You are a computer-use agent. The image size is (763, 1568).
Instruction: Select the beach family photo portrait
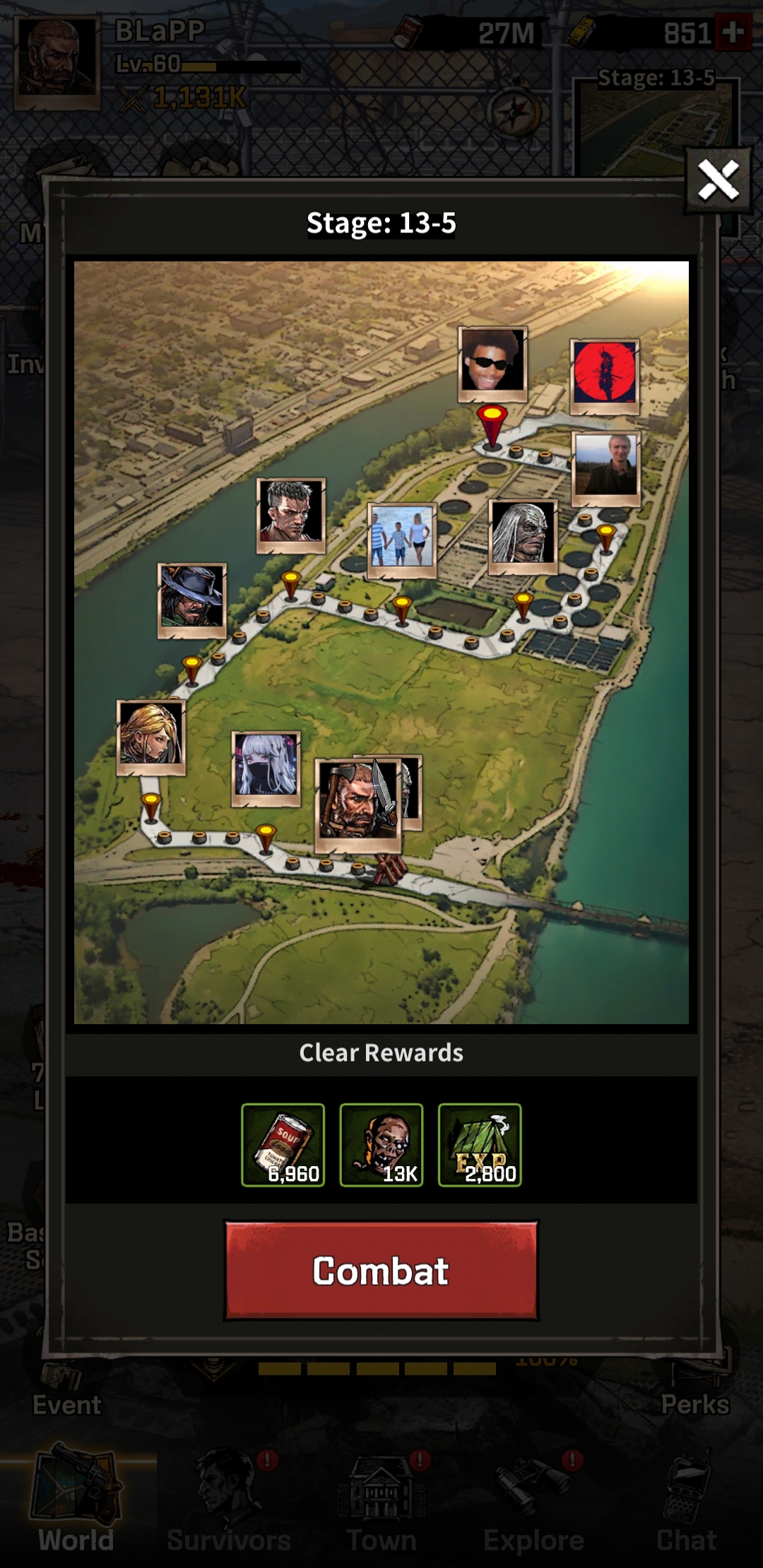coord(401,540)
